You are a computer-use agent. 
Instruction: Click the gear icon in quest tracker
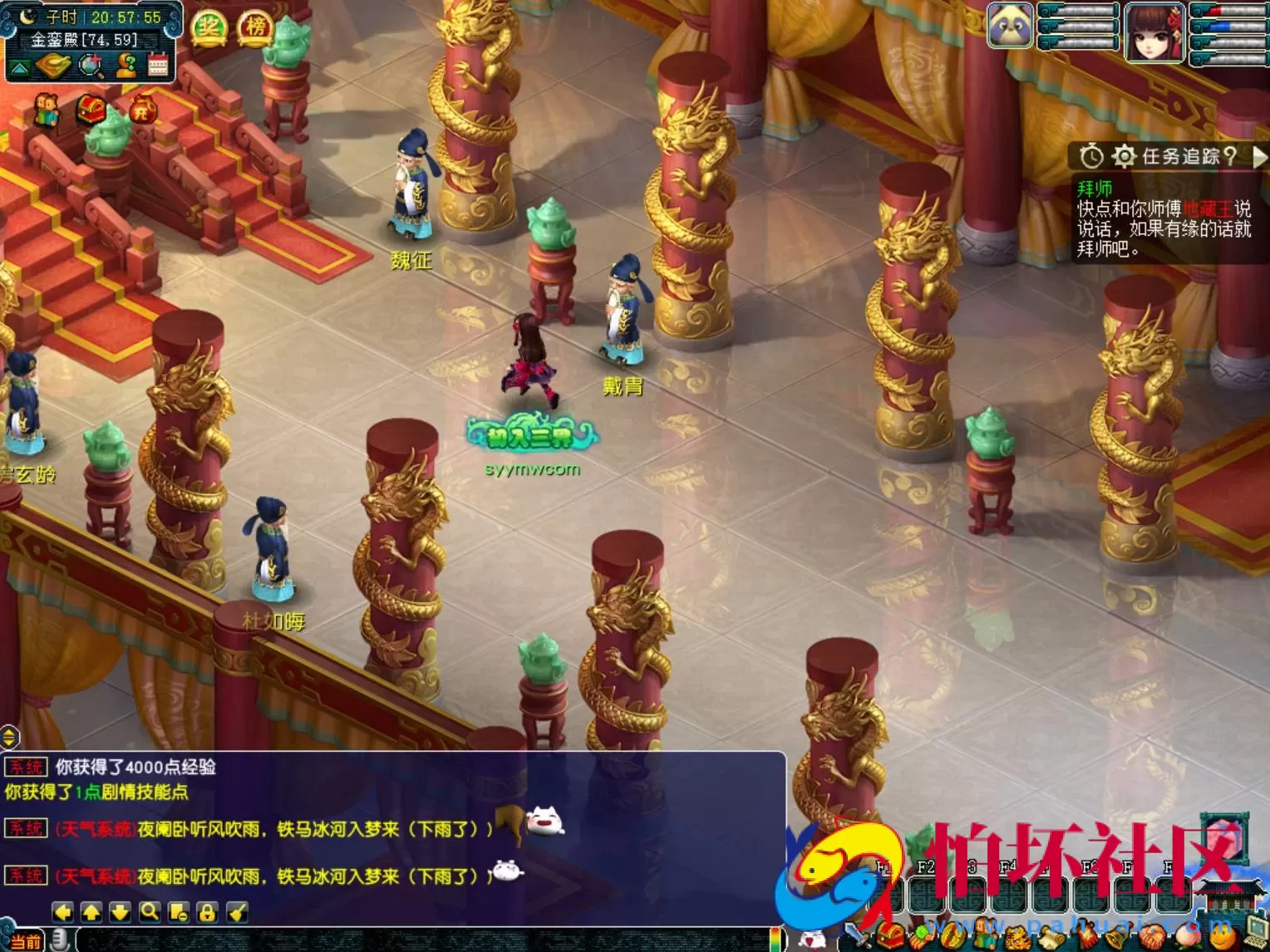pyautogui.click(x=1124, y=155)
